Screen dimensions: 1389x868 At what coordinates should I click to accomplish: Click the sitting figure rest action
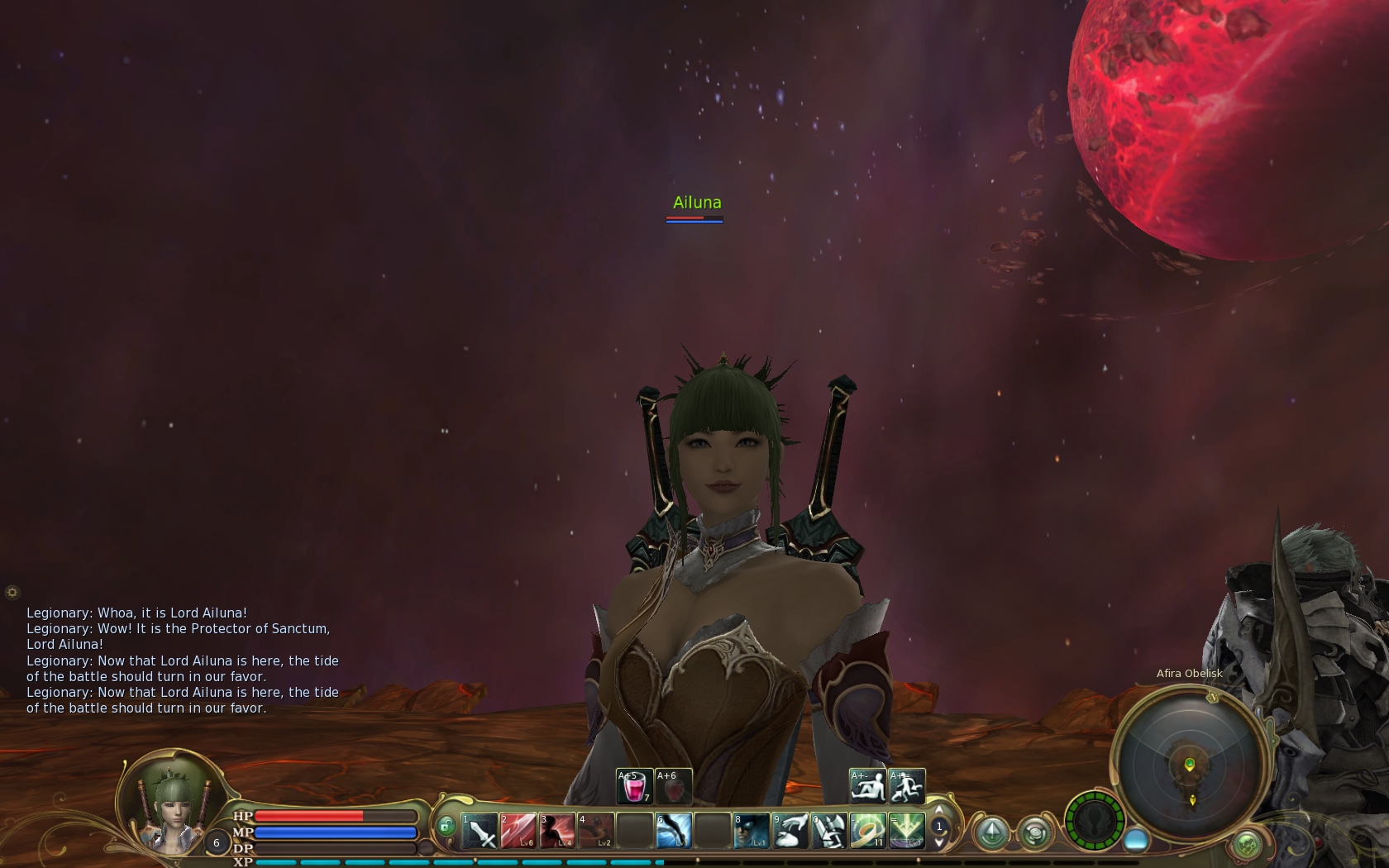coord(867,786)
